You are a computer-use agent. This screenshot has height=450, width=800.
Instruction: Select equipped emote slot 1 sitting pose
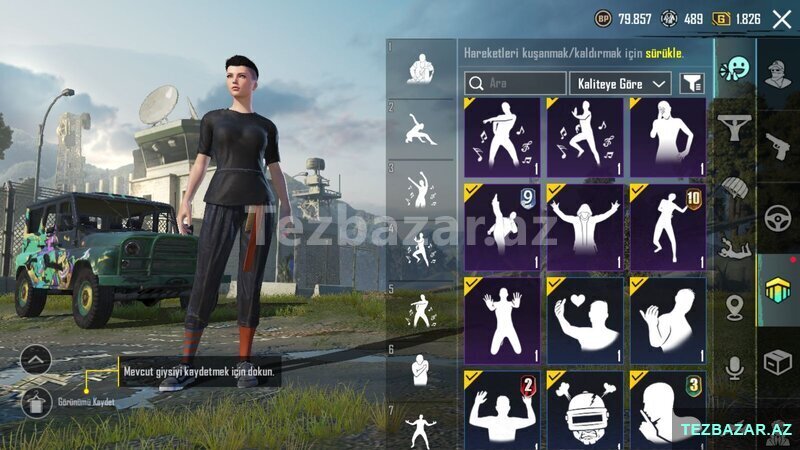point(421,68)
